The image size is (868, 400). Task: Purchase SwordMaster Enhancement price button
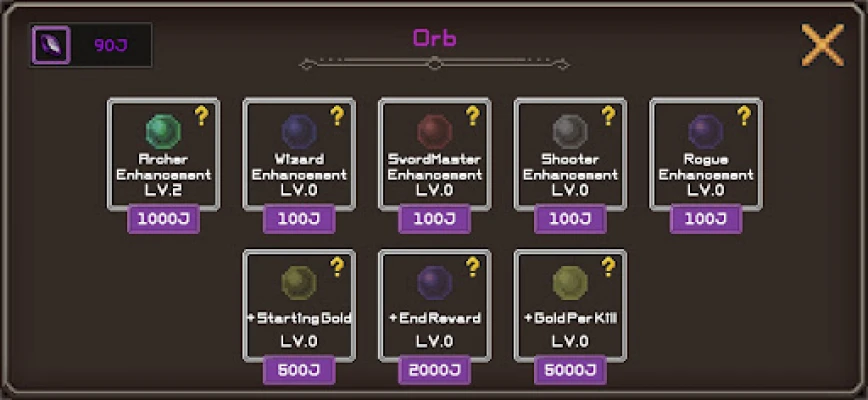point(434,219)
